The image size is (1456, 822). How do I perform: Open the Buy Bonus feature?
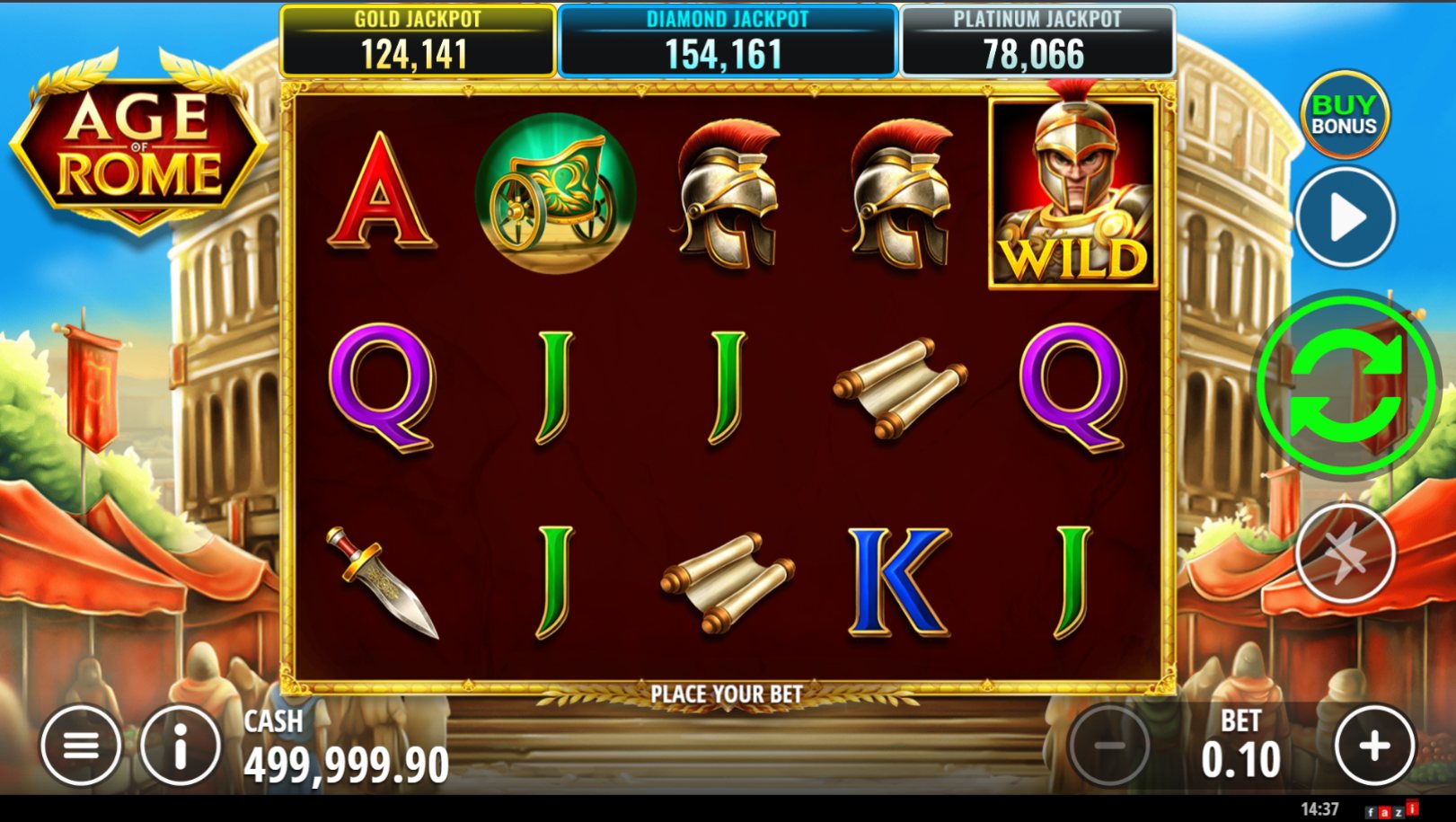point(1344,115)
